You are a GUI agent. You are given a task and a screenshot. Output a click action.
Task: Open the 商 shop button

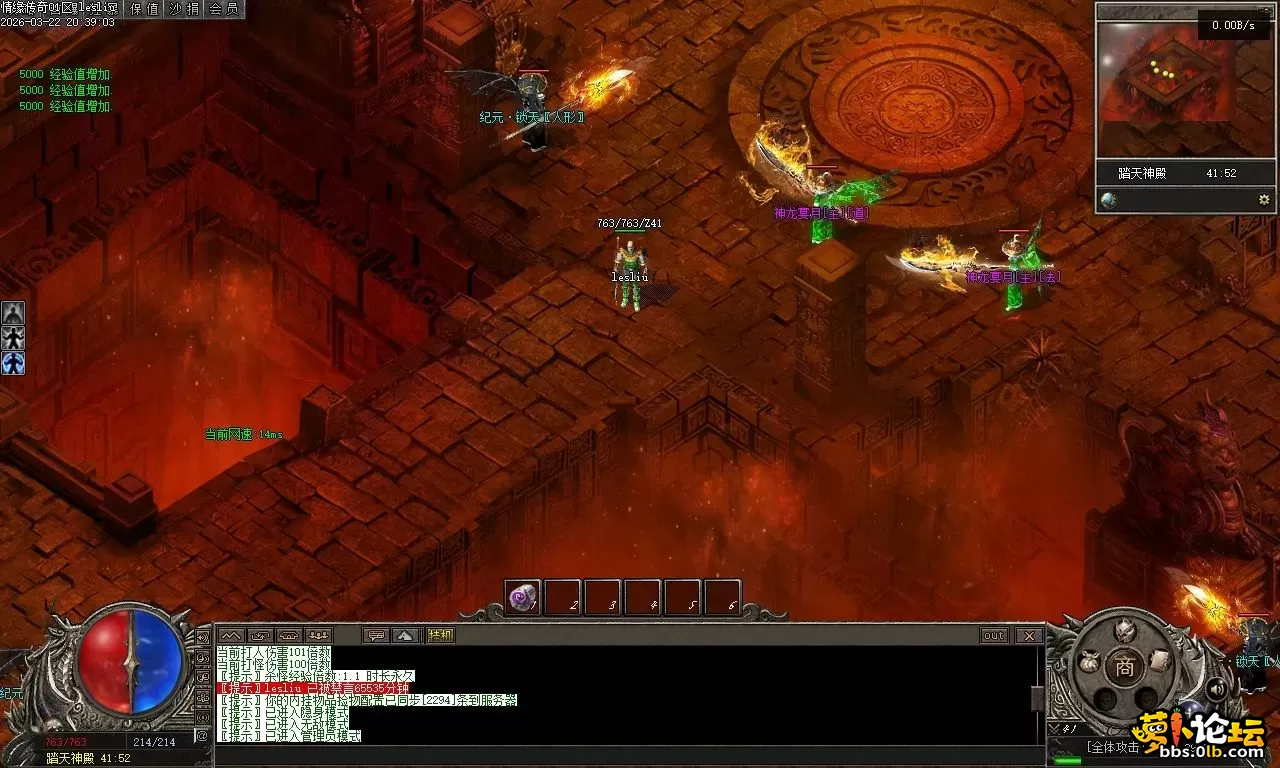pyautogui.click(x=1125, y=668)
